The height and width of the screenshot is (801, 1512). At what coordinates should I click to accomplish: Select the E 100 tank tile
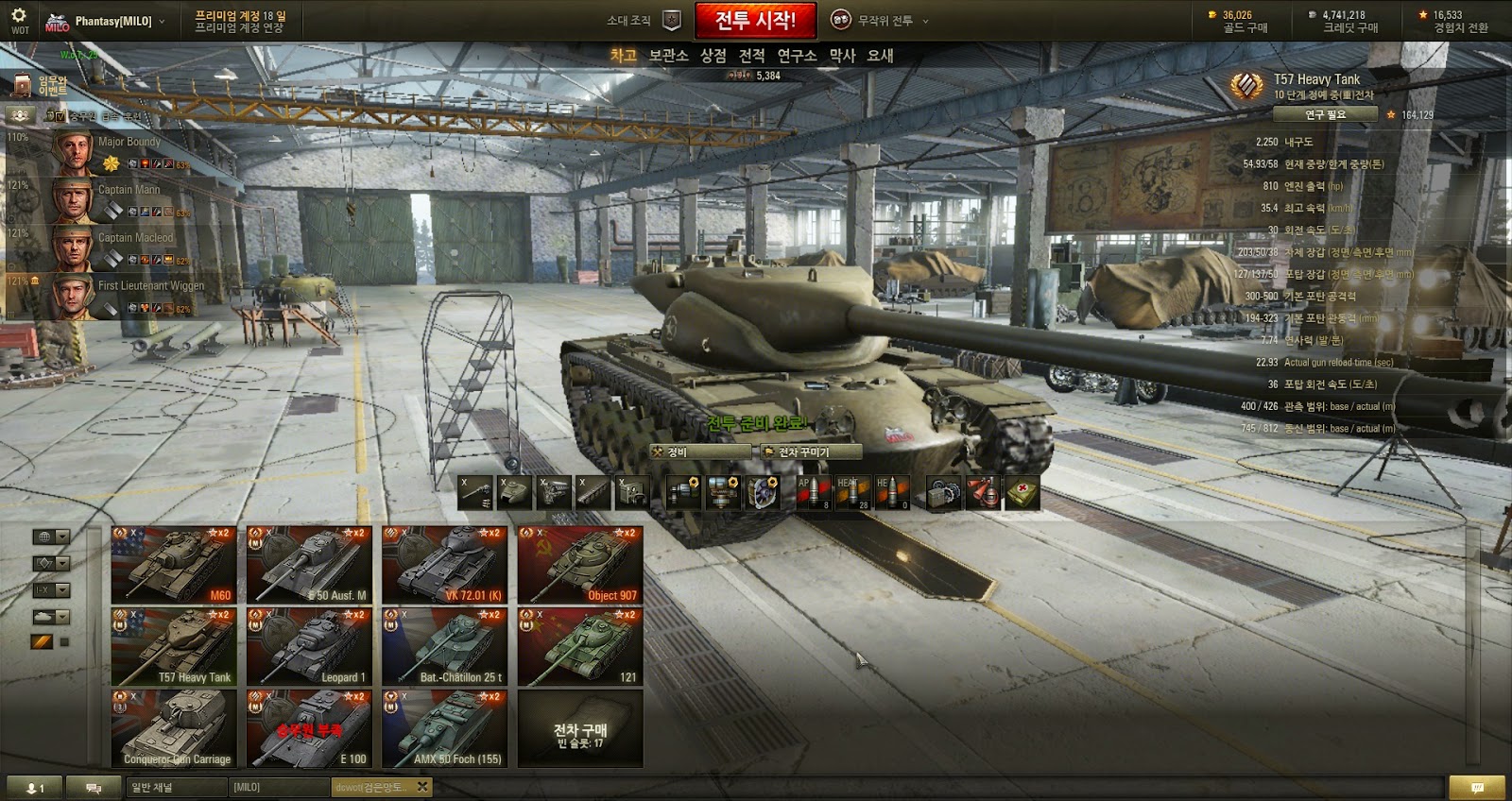click(309, 728)
